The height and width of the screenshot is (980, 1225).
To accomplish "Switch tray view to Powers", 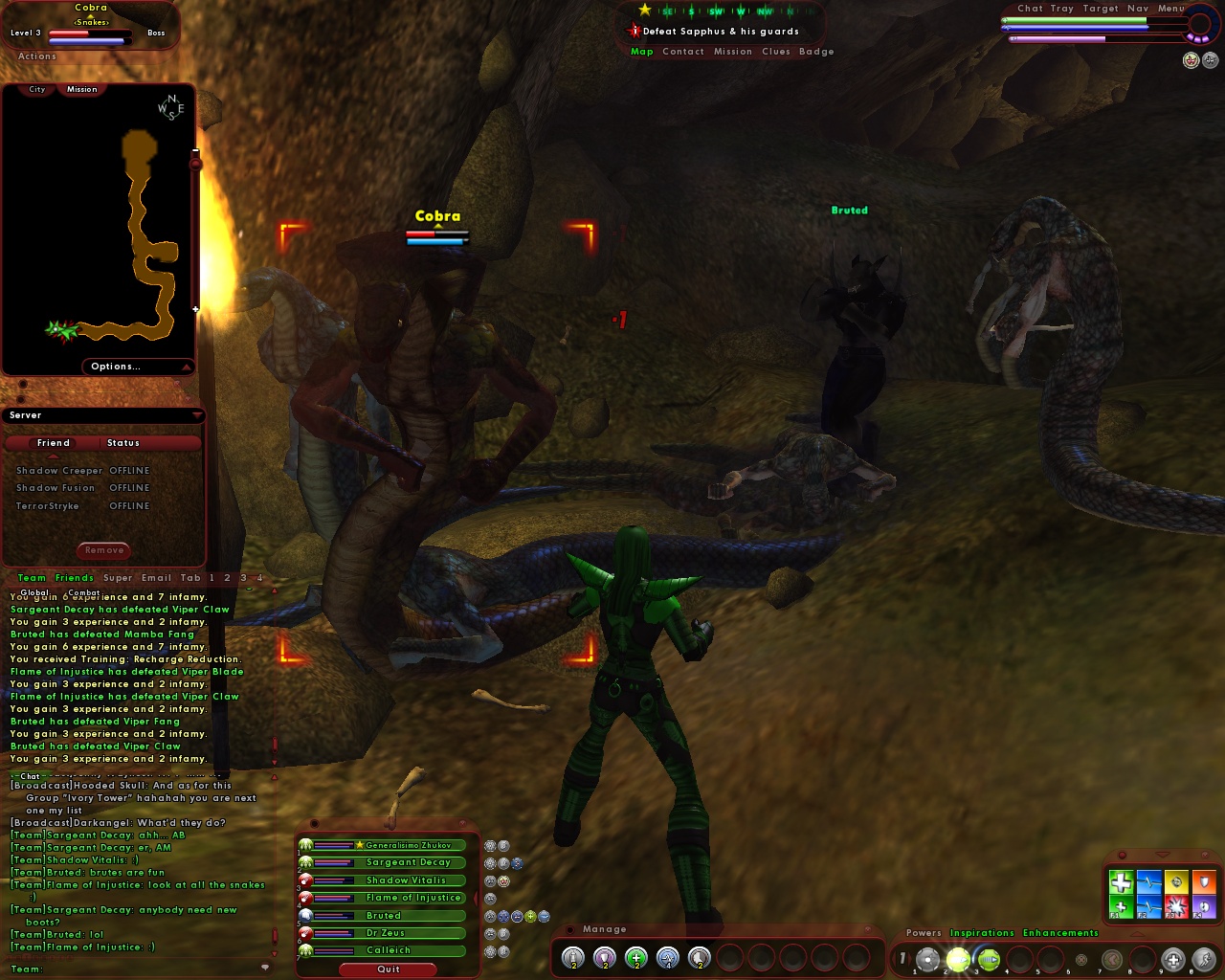I will (923, 933).
